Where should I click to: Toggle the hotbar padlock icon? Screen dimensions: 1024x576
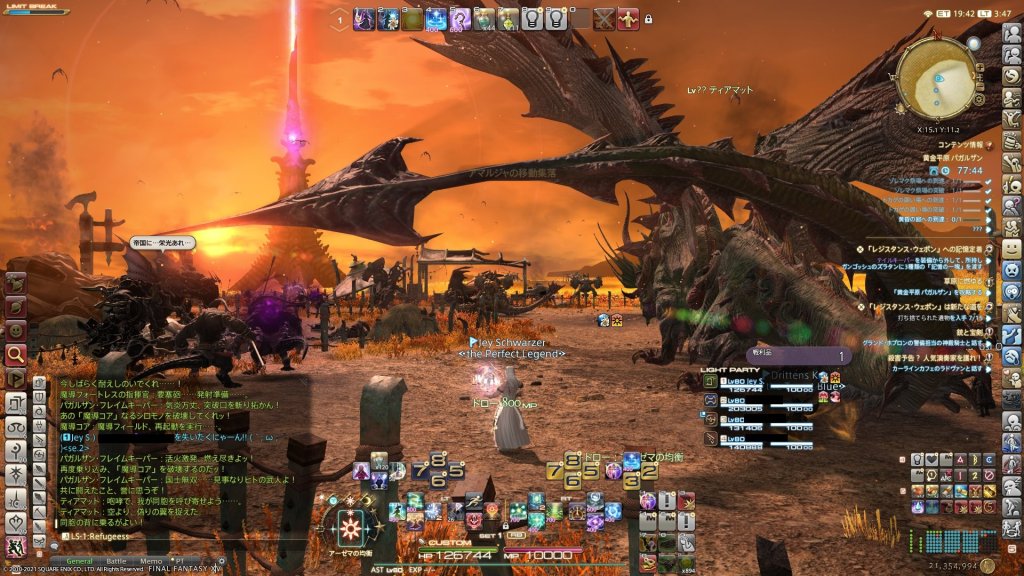(648, 19)
